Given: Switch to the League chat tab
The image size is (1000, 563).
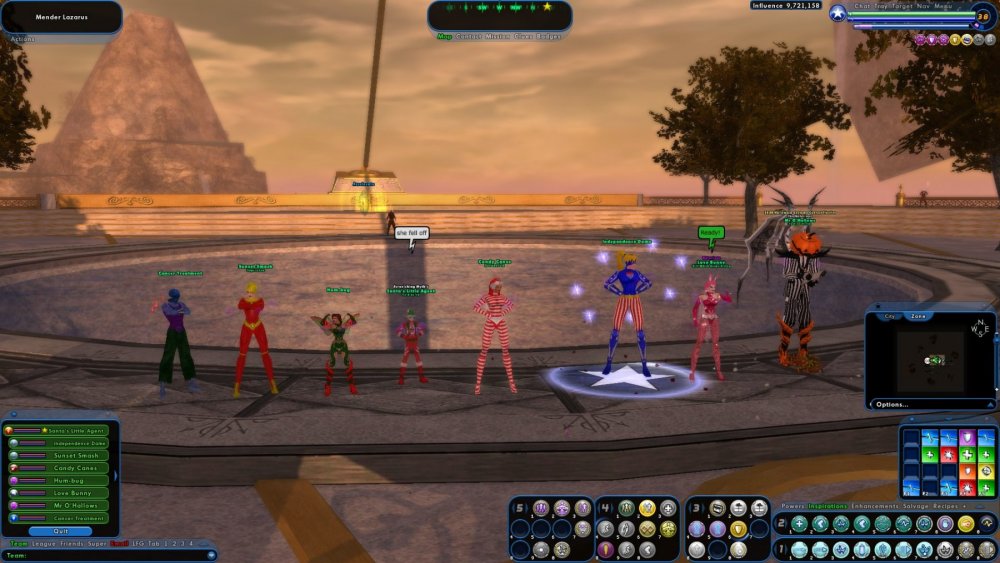Looking at the screenshot, I should pyautogui.click(x=43, y=543).
